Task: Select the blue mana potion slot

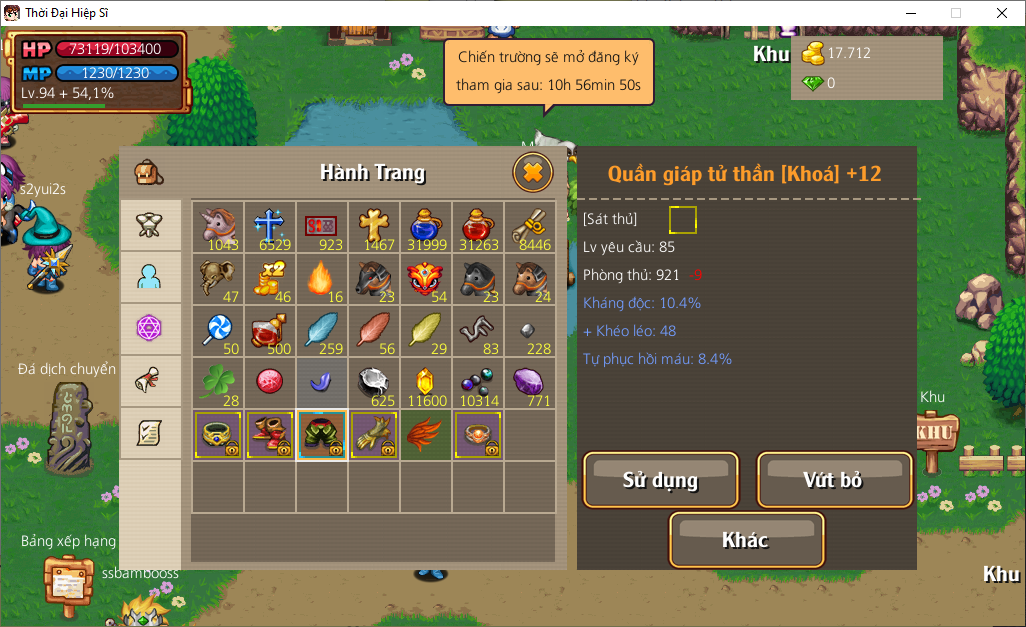Action: [426, 227]
